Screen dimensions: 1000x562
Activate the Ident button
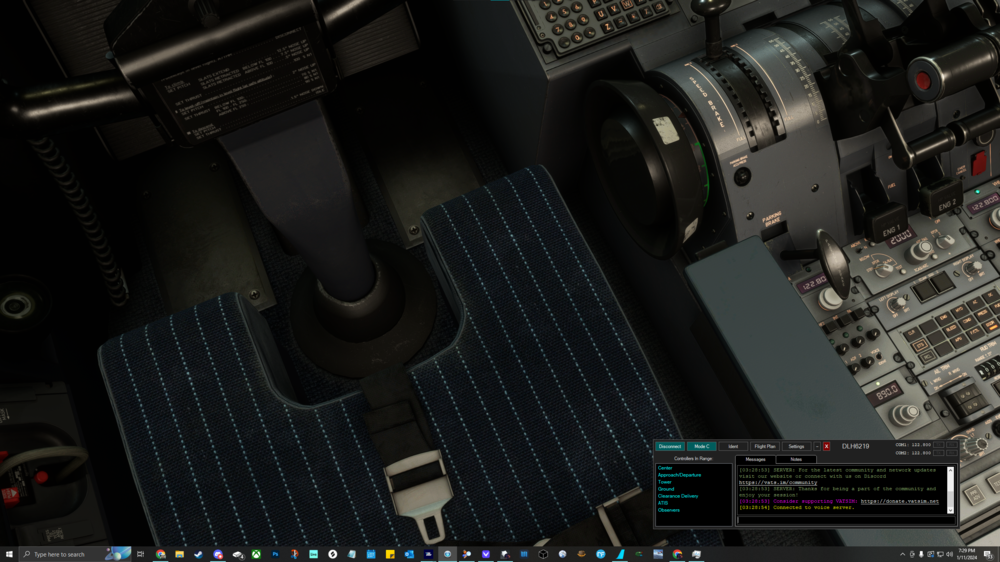733,446
